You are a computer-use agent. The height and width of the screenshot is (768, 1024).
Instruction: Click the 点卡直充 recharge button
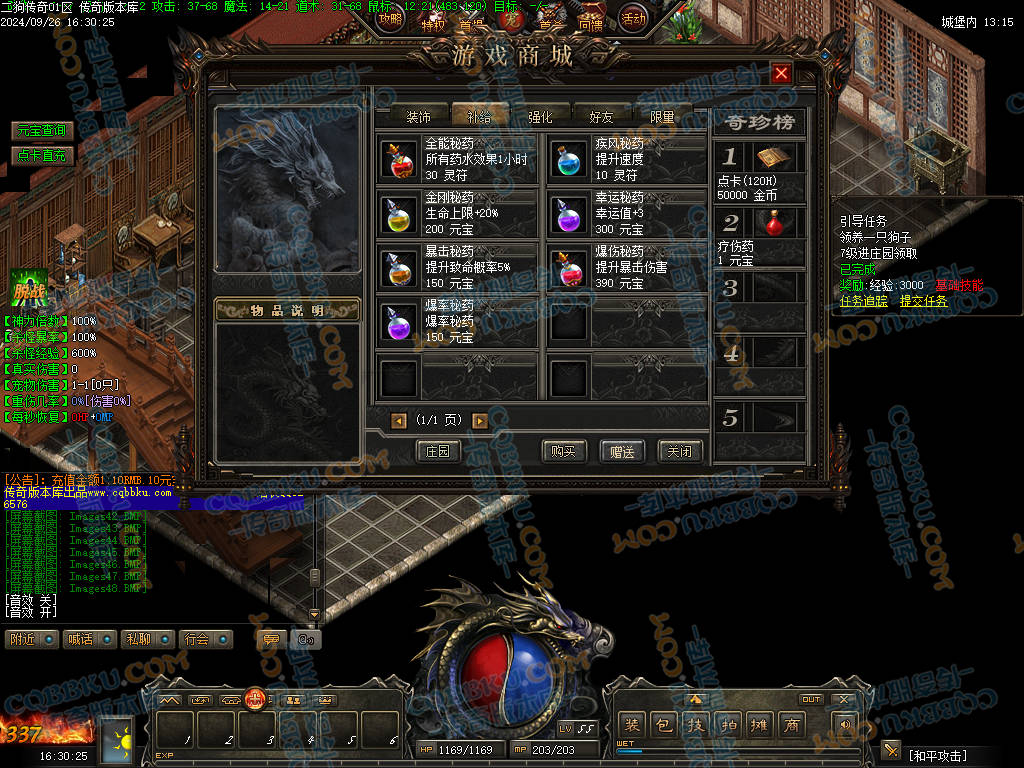point(42,155)
